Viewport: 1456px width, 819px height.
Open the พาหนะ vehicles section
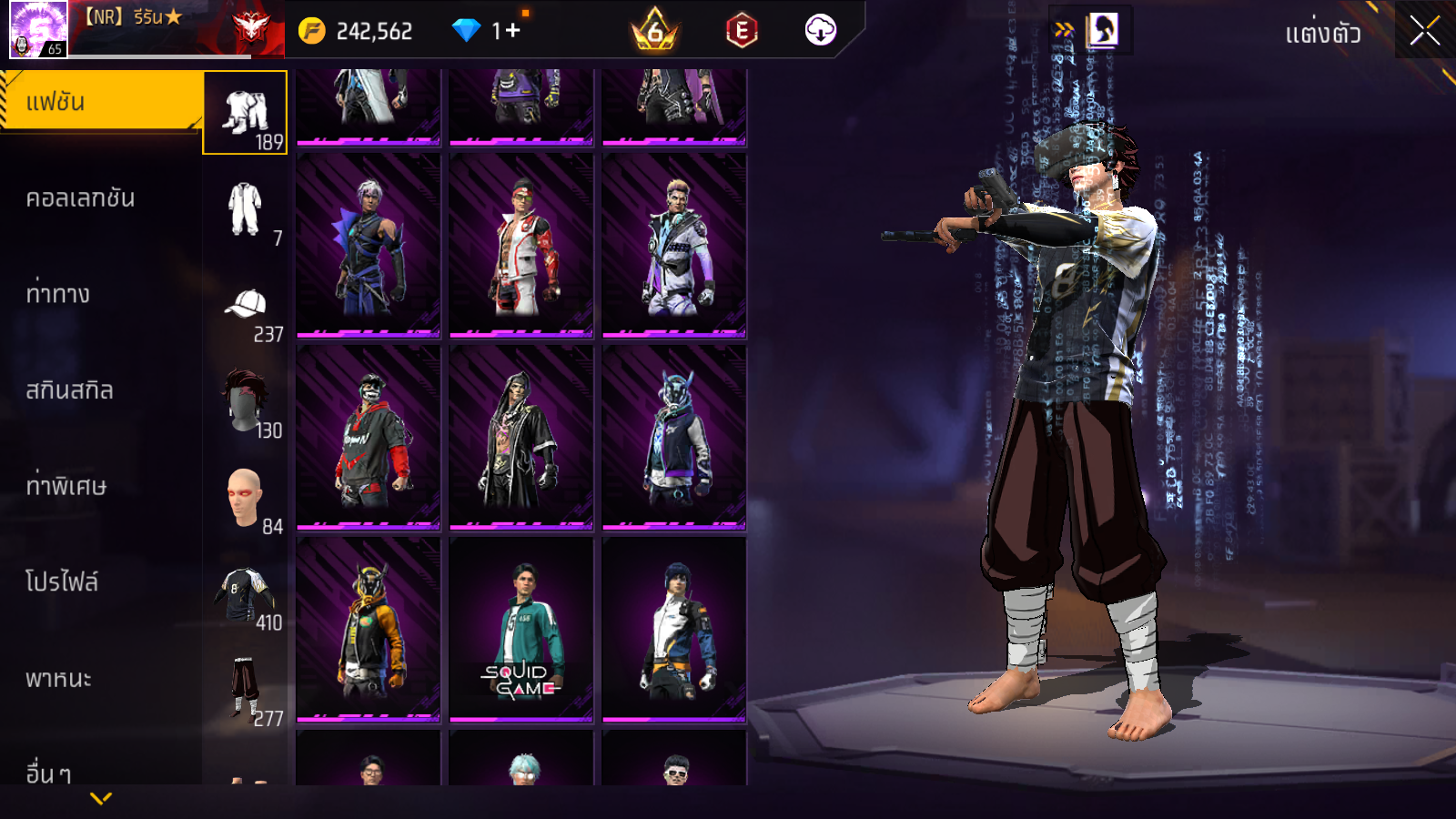pyautogui.click(x=59, y=679)
